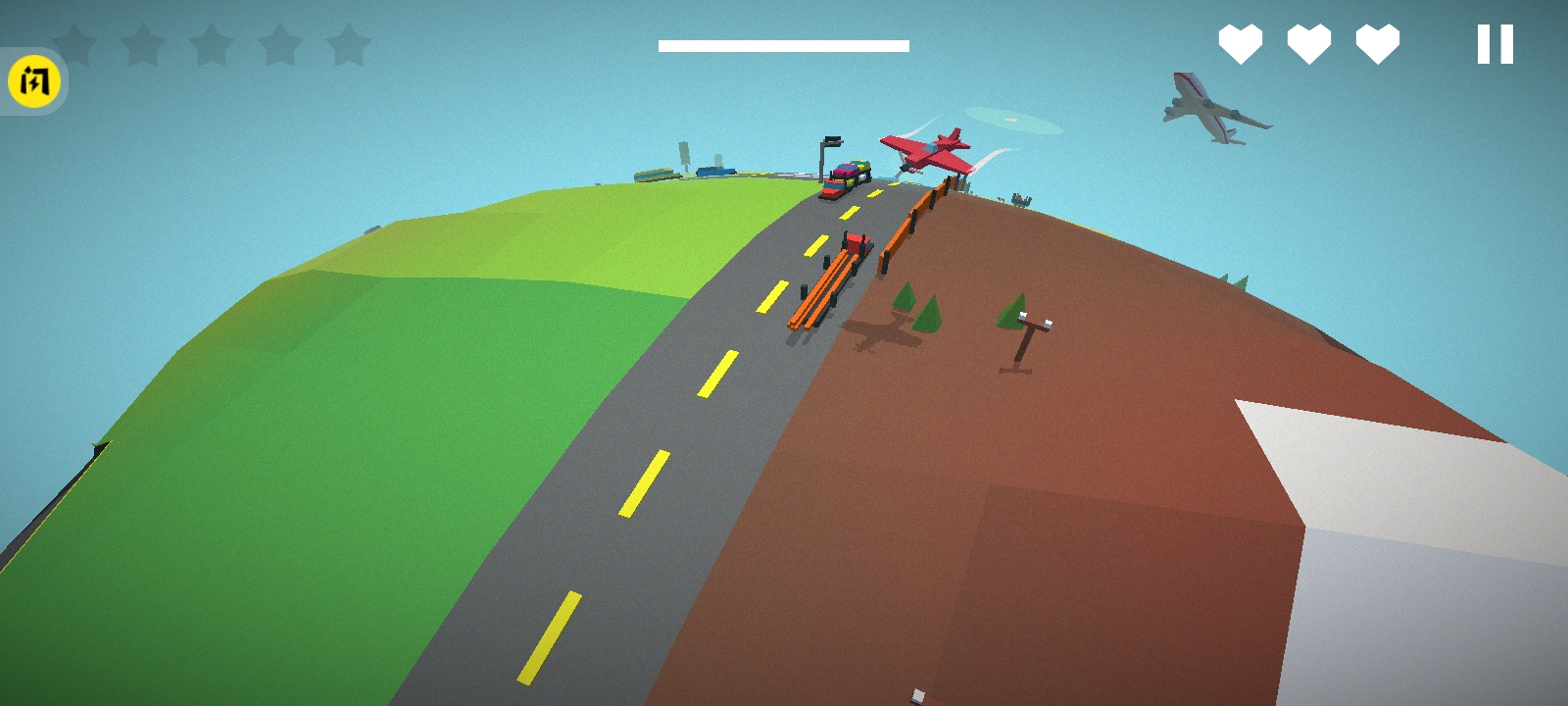Pause the game
Screen dimensions: 1568x706
pos(1494,45)
